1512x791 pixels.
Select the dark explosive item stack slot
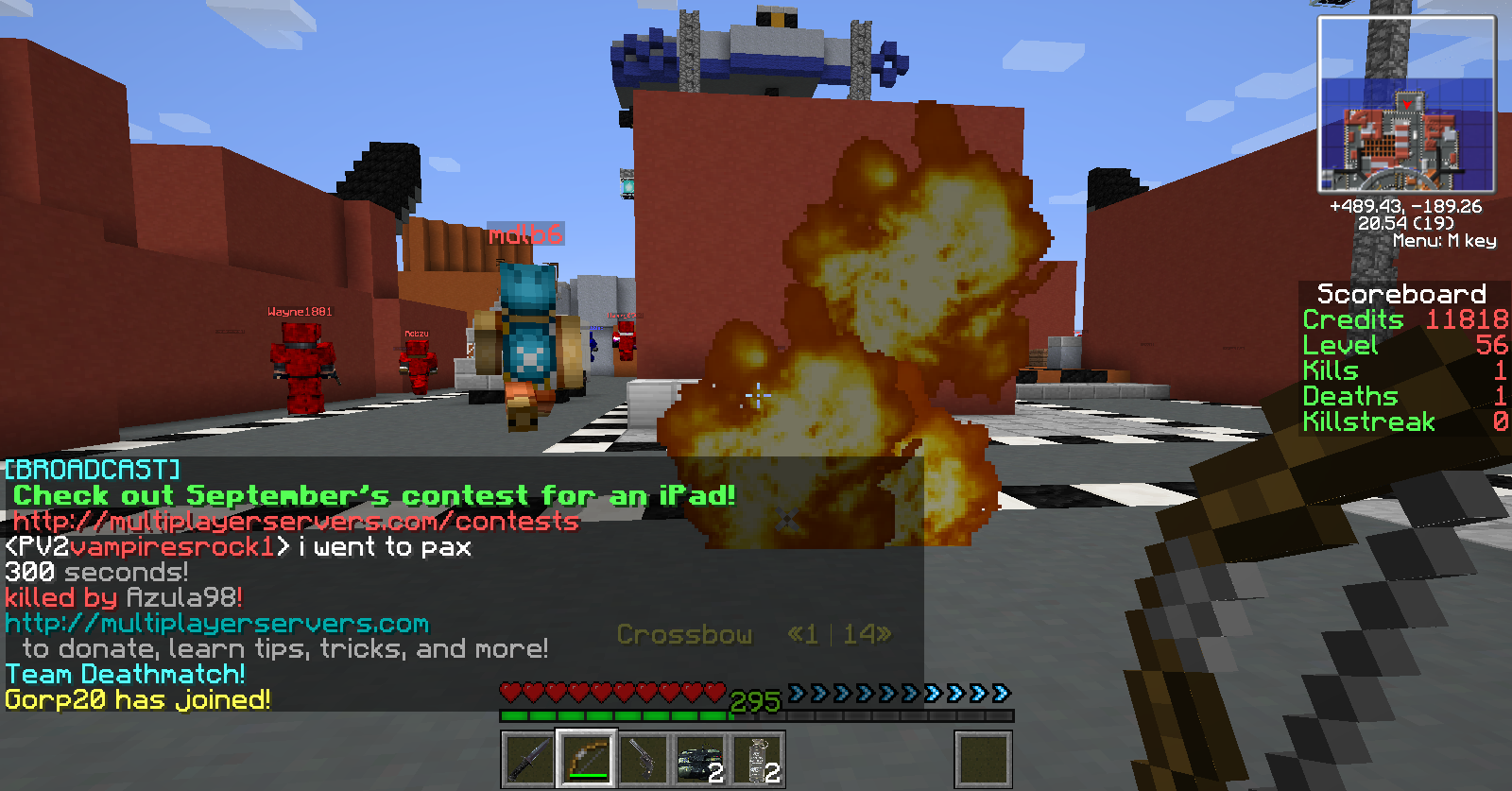coord(699,759)
